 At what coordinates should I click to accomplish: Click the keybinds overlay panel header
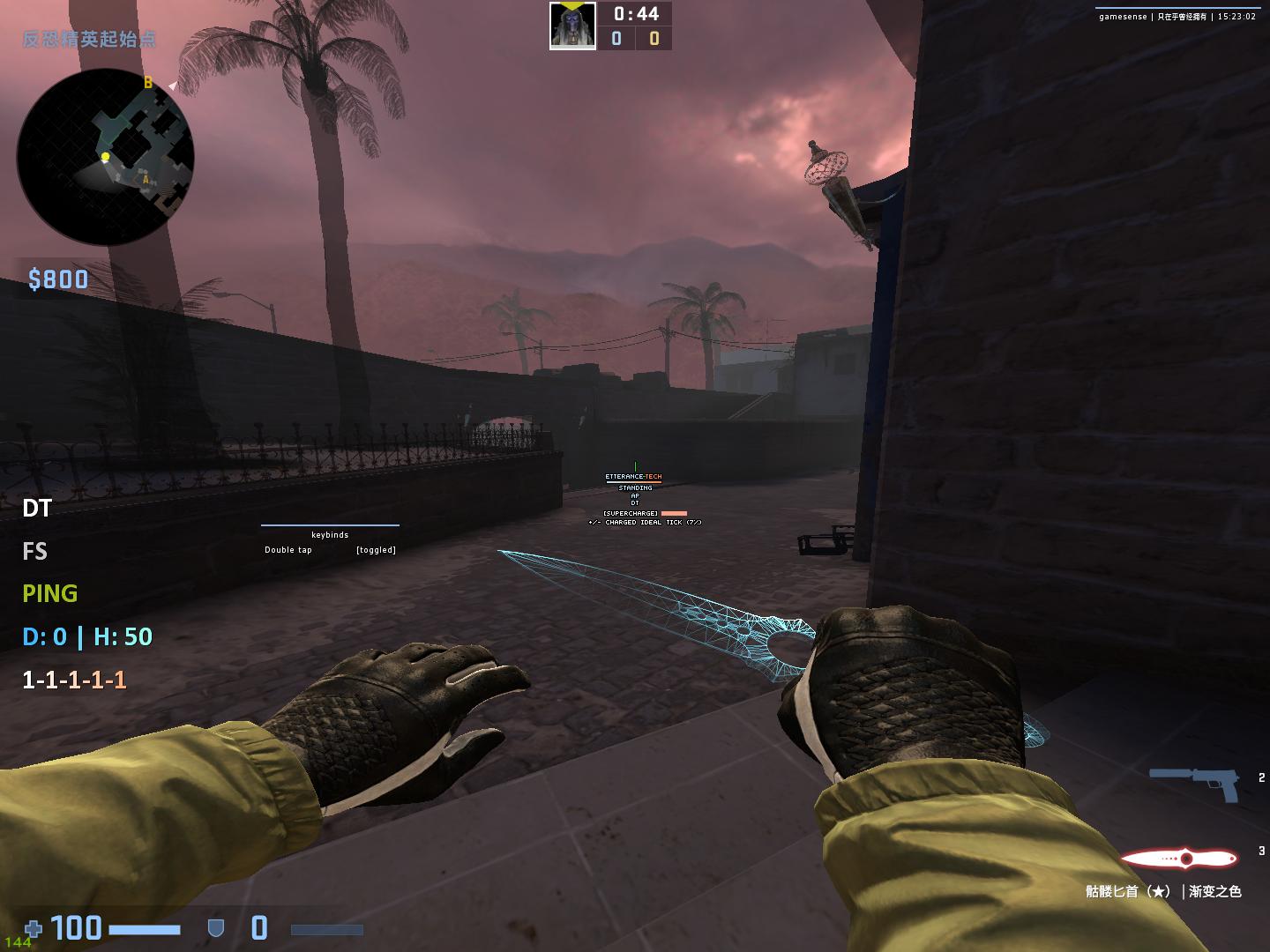coord(330,534)
